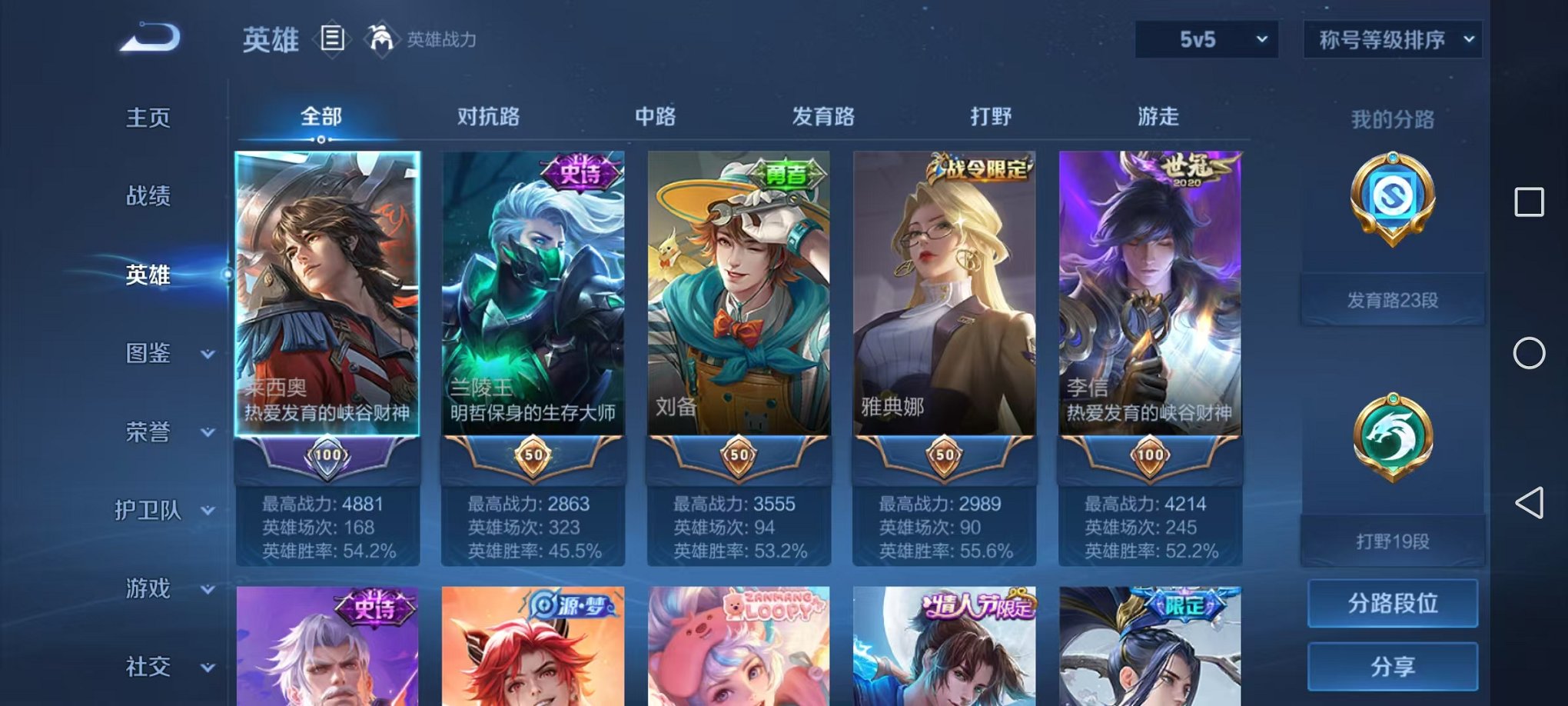Open the hero list icon beside 英雄 title
The width and height of the screenshot is (1568, 706).
click(331, 38)
